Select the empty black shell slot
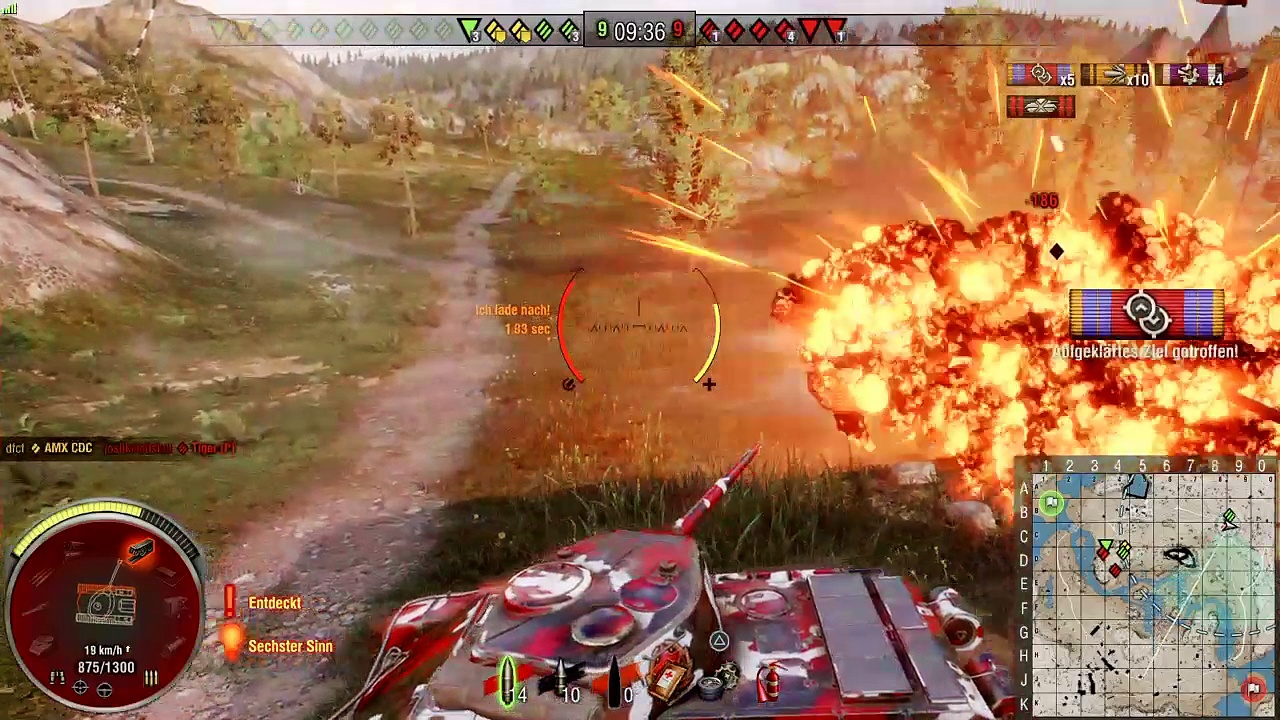Viewport: 1280px width, 720px height. (614, 683)
